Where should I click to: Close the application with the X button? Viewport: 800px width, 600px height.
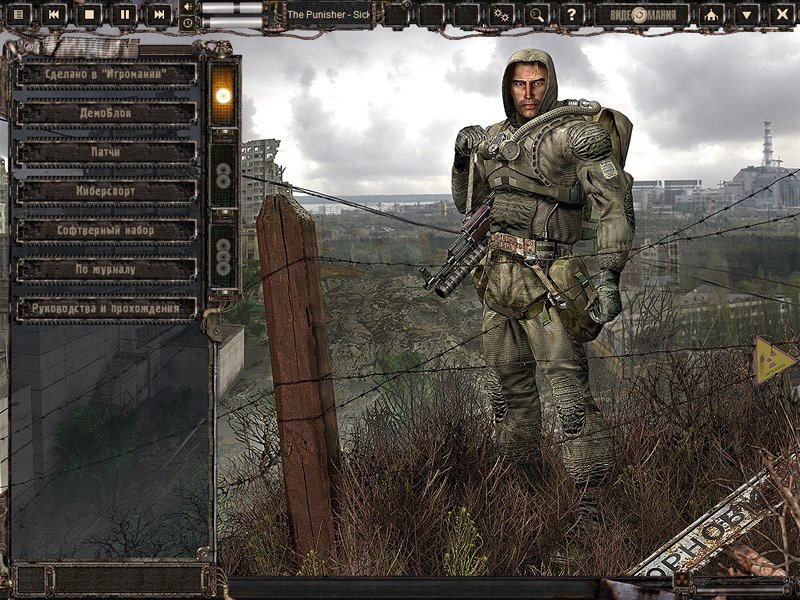click(x=781, y=14)
